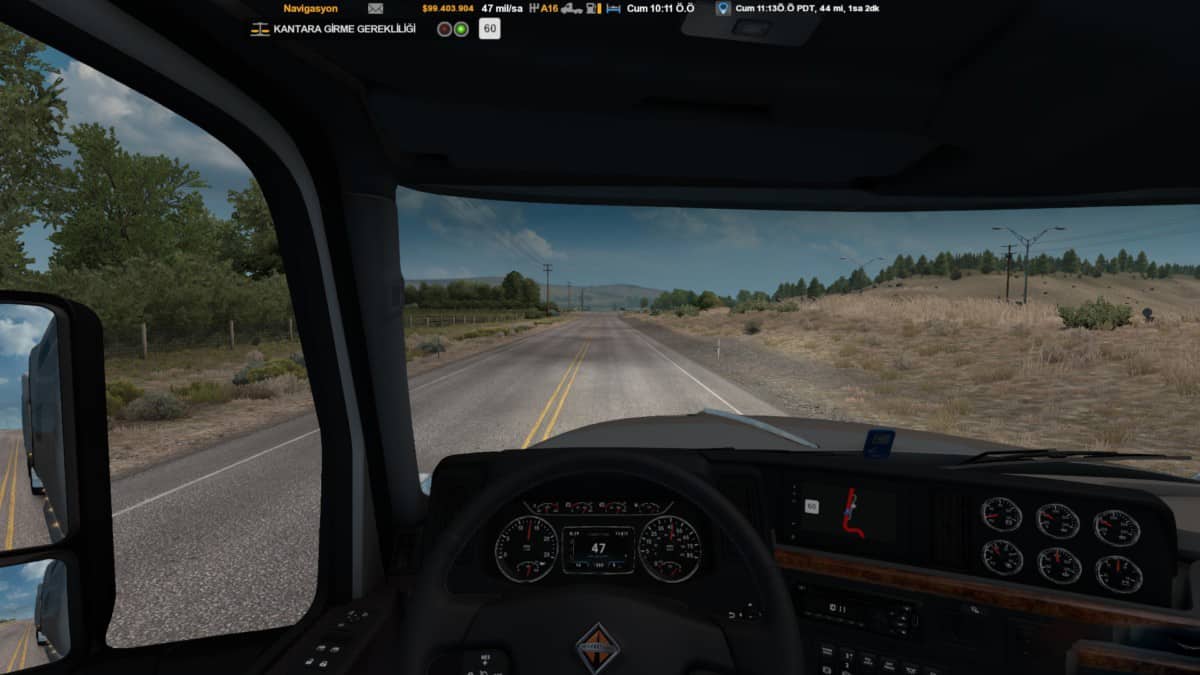Screen dimensions: 1200x675
Task: Select the bed rest icon
Action: pyautogui.click(x=613, y=8)
